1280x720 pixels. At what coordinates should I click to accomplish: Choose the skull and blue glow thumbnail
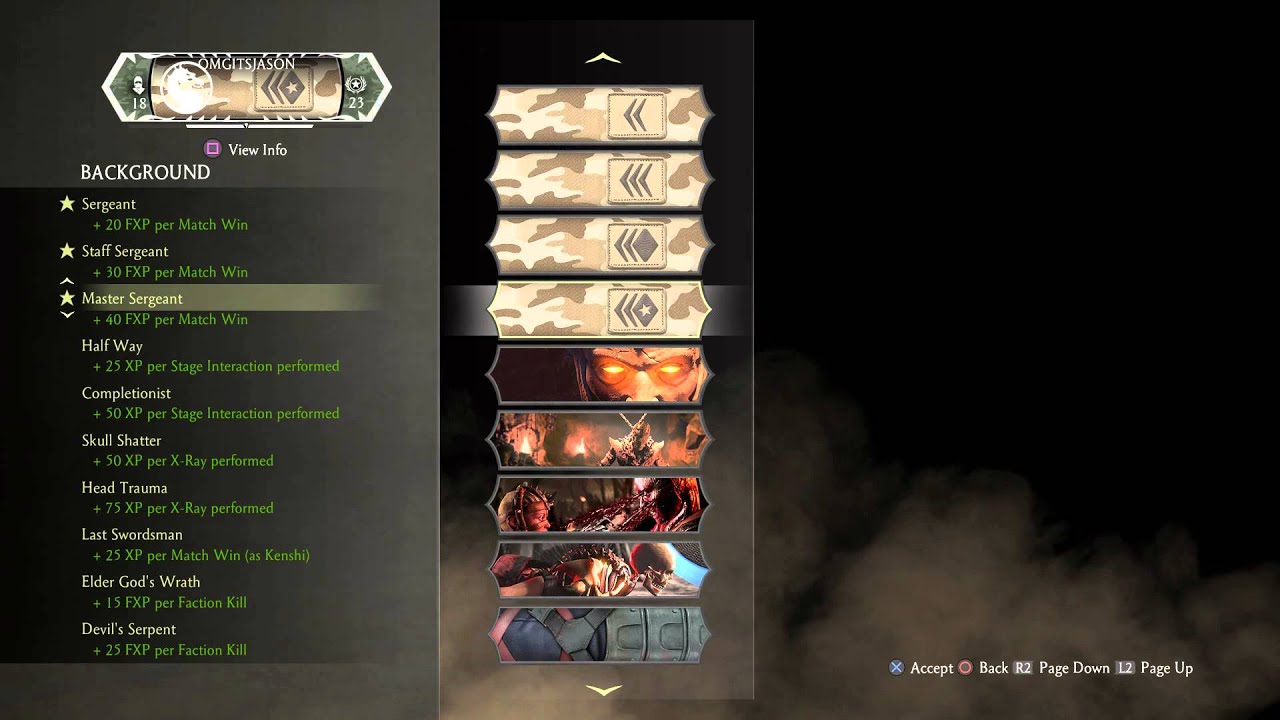[x=600, y=570]
